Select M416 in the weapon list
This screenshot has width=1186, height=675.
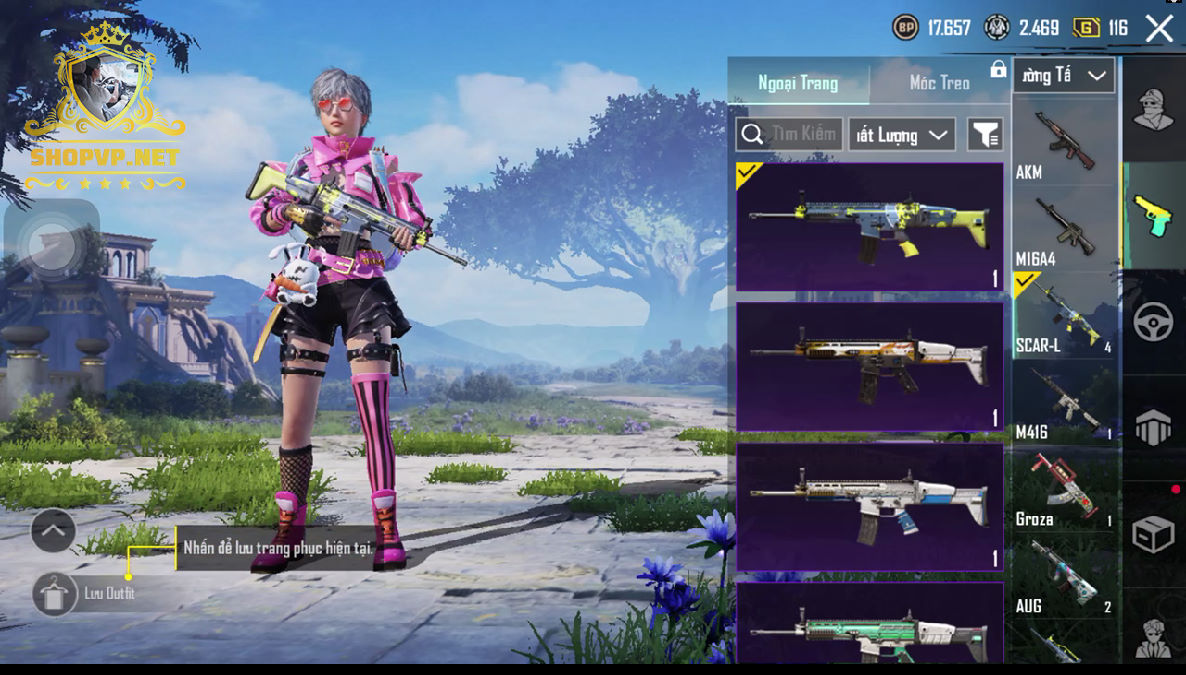1064,403
